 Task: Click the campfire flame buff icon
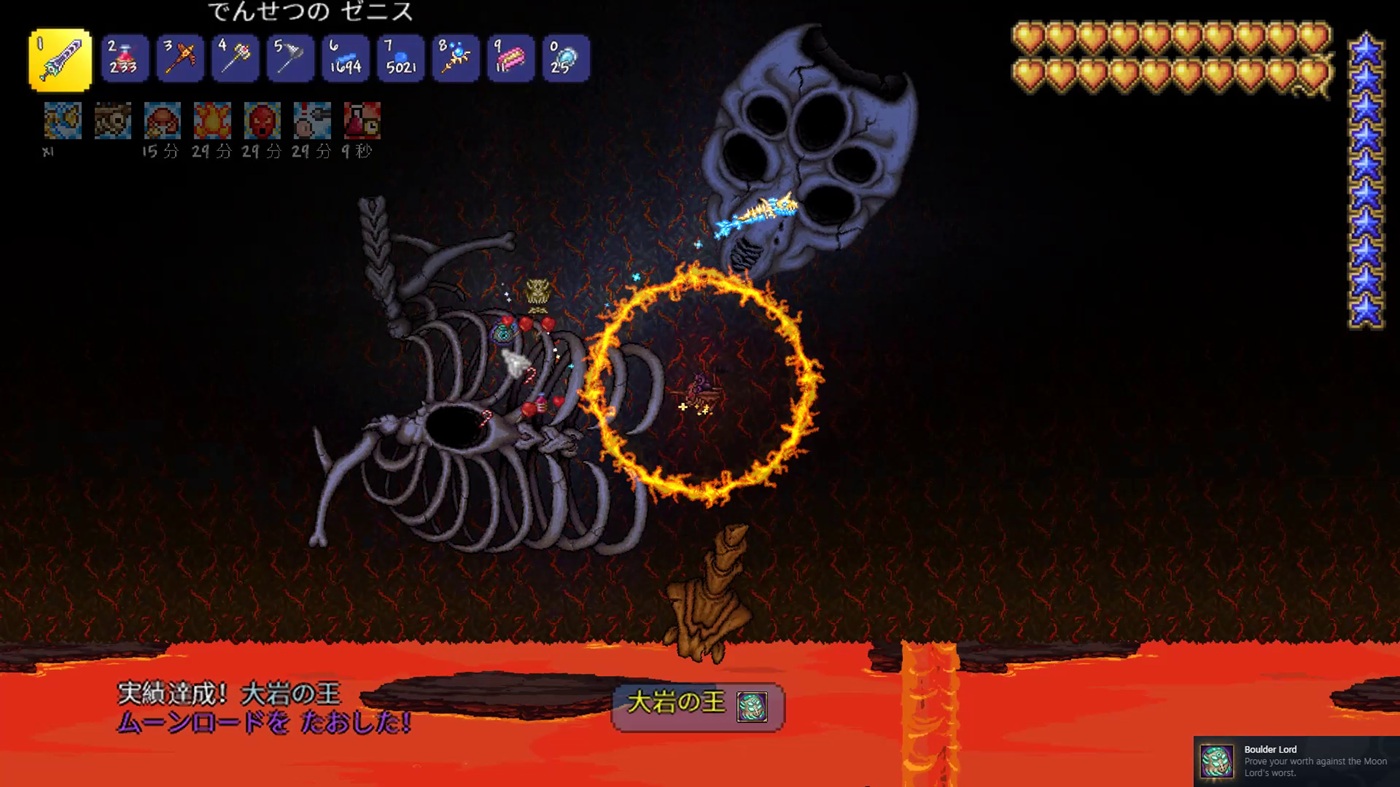212,121
